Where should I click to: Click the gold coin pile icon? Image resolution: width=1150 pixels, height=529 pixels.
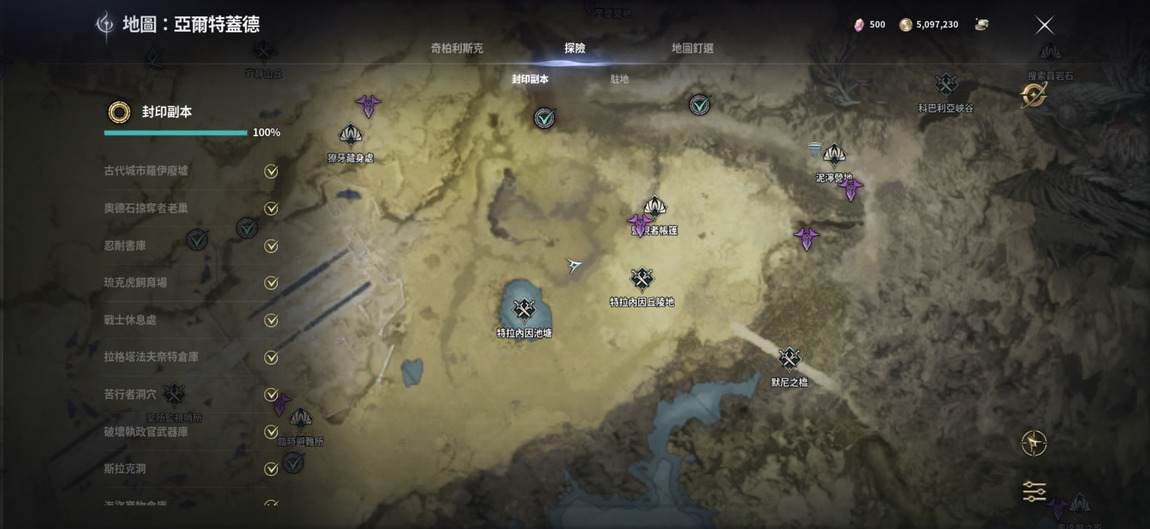(981, 25)
